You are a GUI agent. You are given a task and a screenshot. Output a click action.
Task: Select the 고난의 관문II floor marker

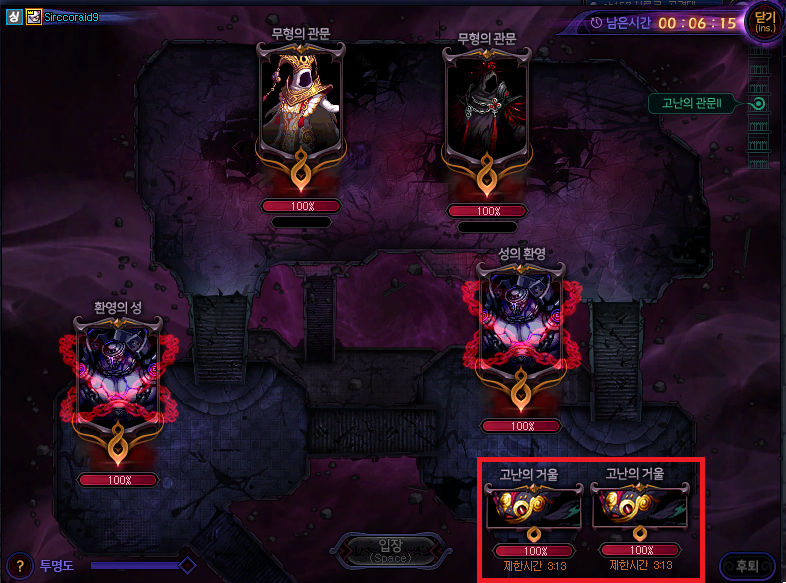[759, 103]
